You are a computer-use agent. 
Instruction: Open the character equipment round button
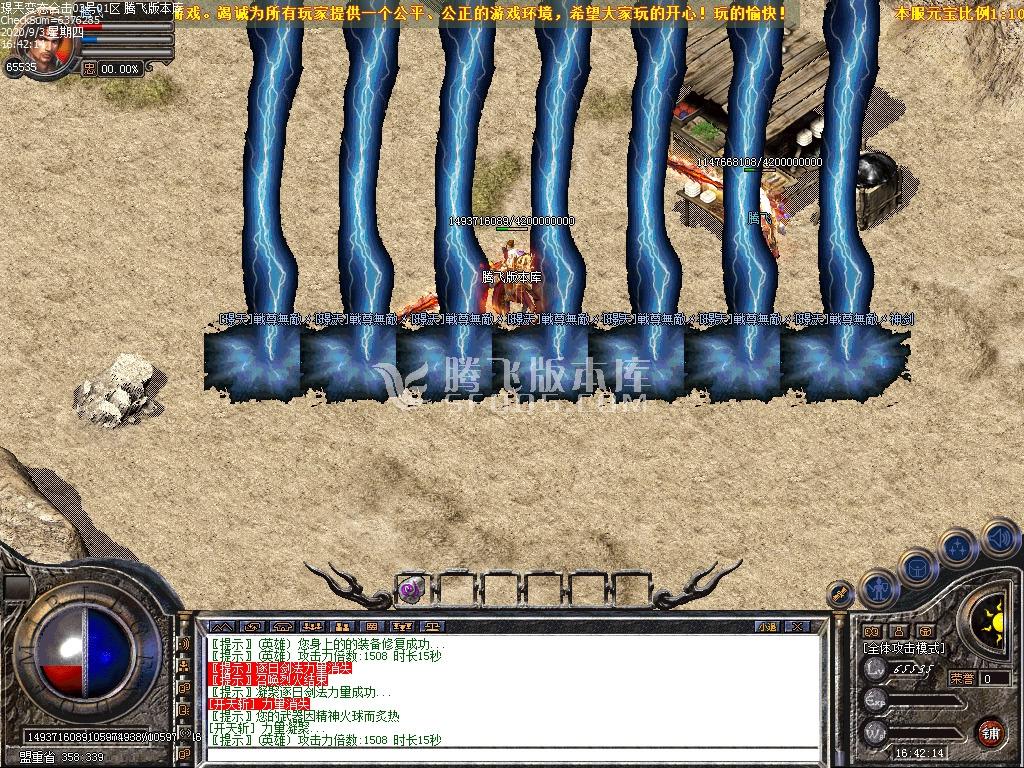(x=878, y=589)
